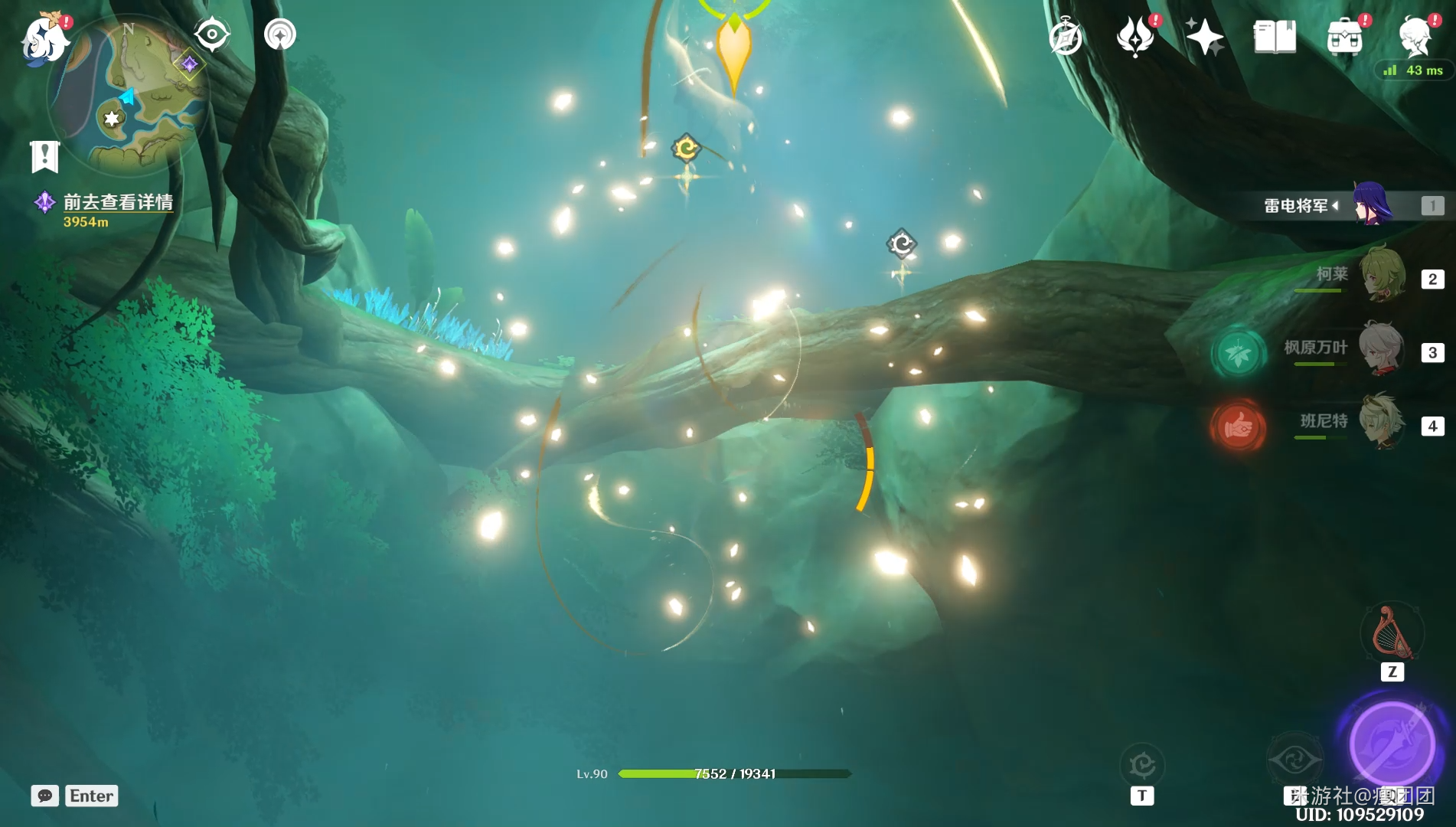Open the backpack inventory

[x=1345, y=37]
